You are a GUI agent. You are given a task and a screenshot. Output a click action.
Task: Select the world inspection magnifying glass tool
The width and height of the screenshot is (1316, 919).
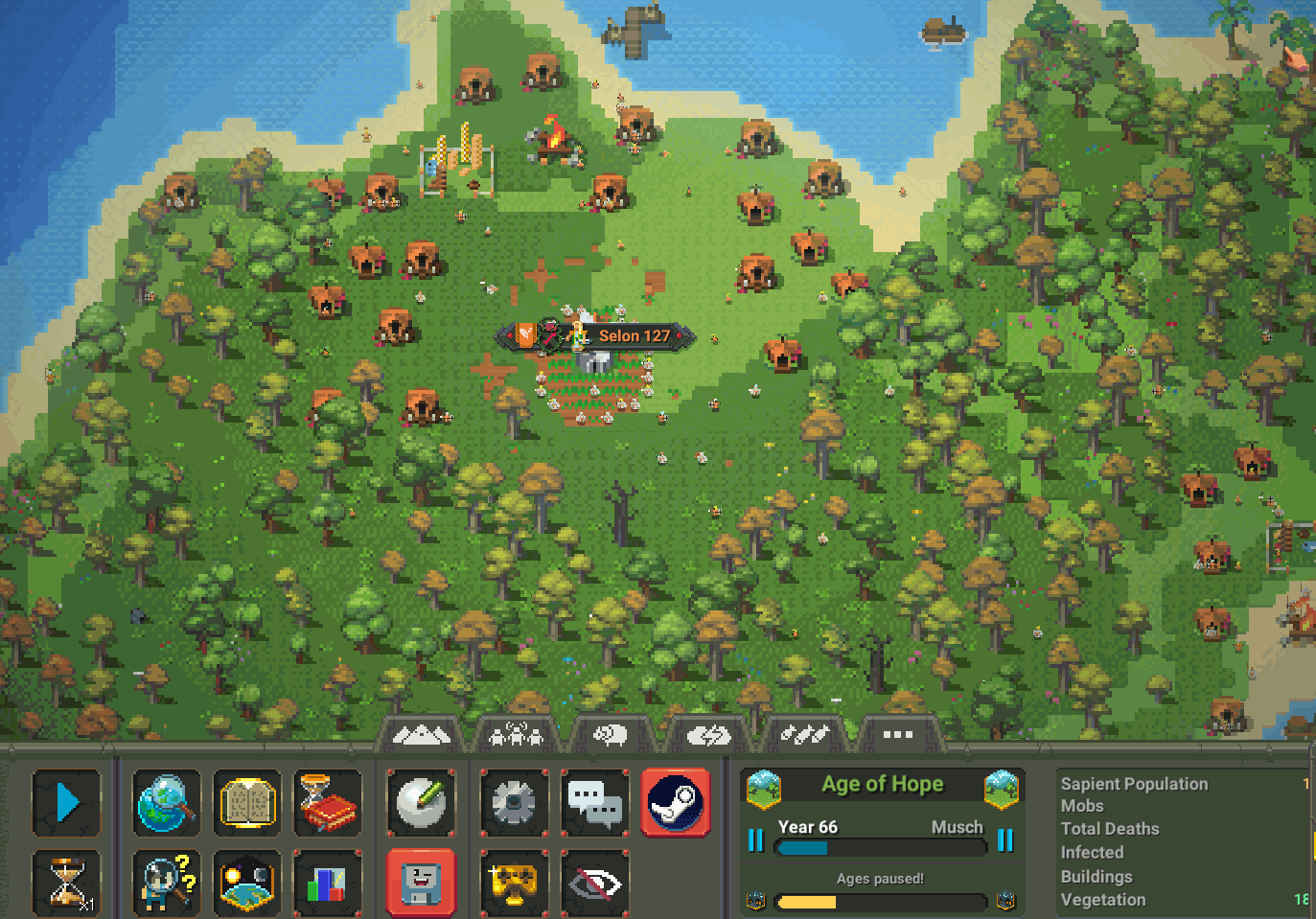coord(167,803)
